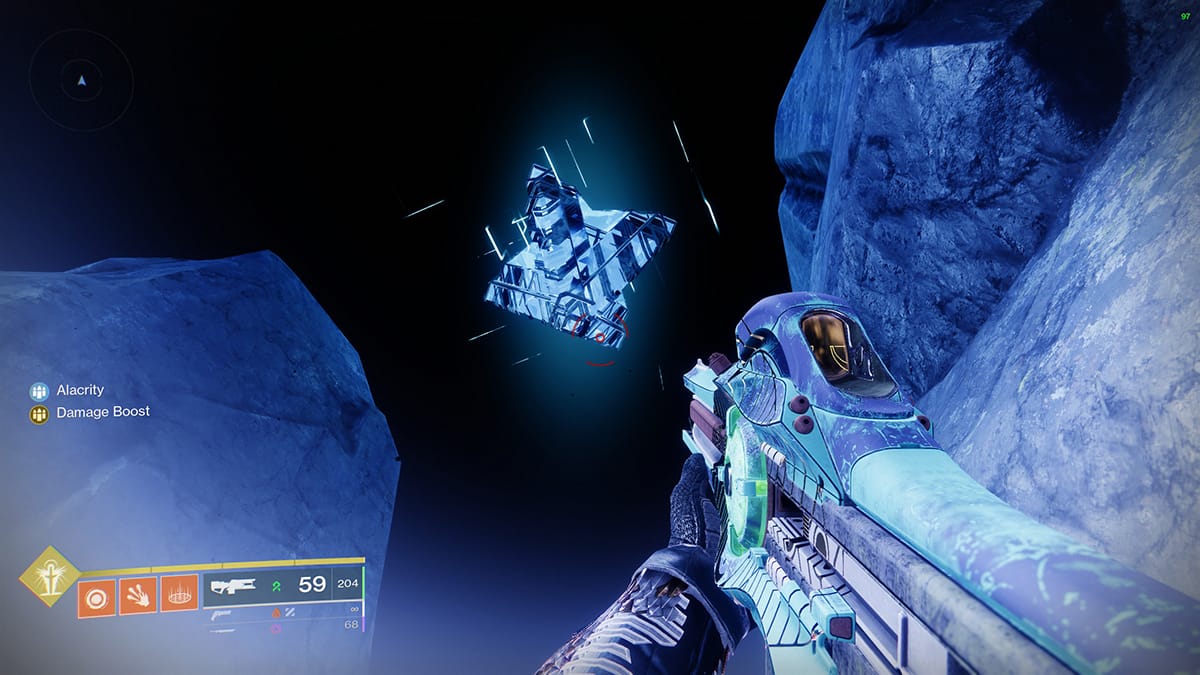Select the equipped primary rifle weapon icon
This screenshot has height=675, width=1200.
[x=230, y=587]
